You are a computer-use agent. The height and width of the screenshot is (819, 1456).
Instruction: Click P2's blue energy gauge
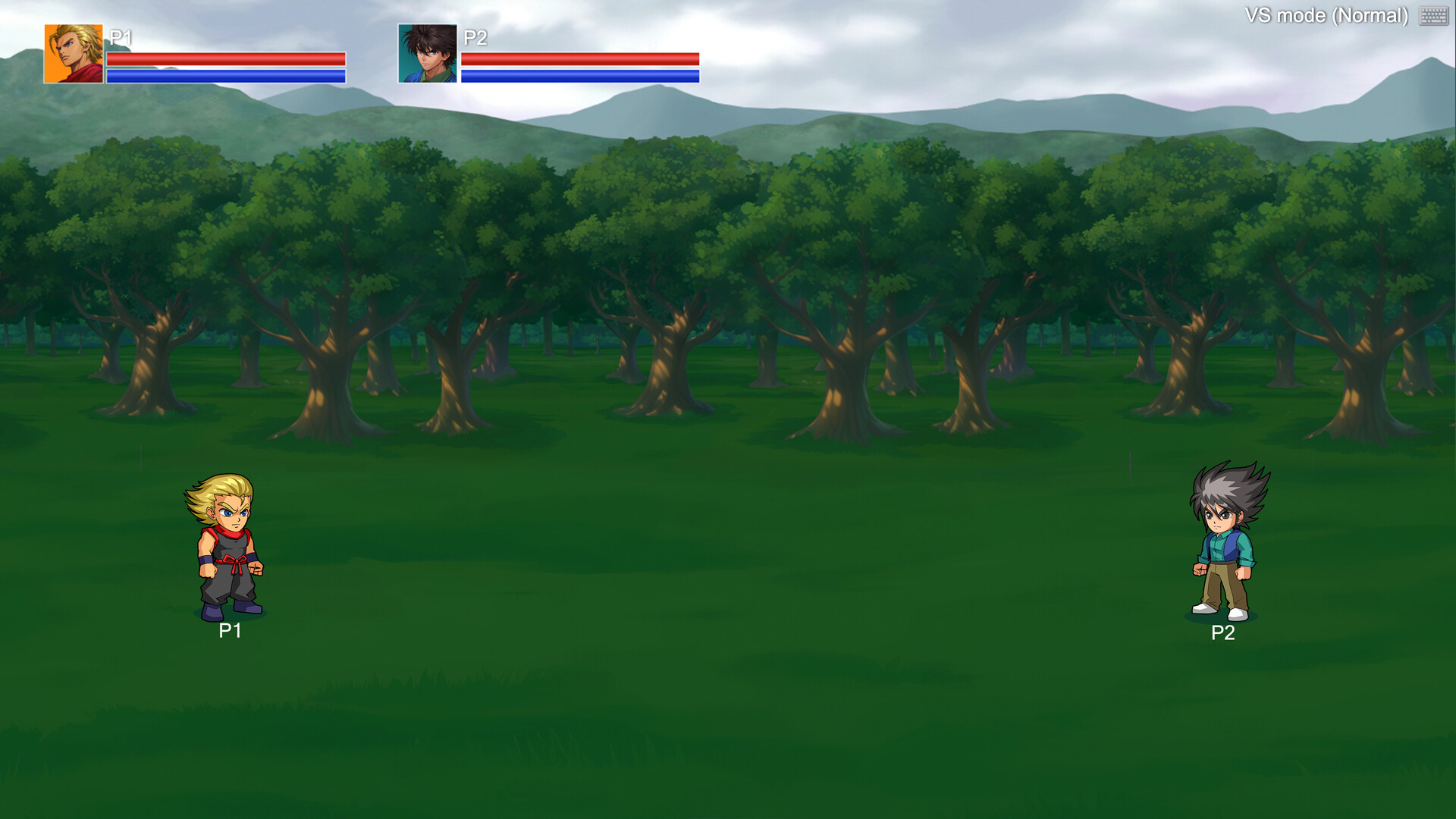click(x=579, y=75)
